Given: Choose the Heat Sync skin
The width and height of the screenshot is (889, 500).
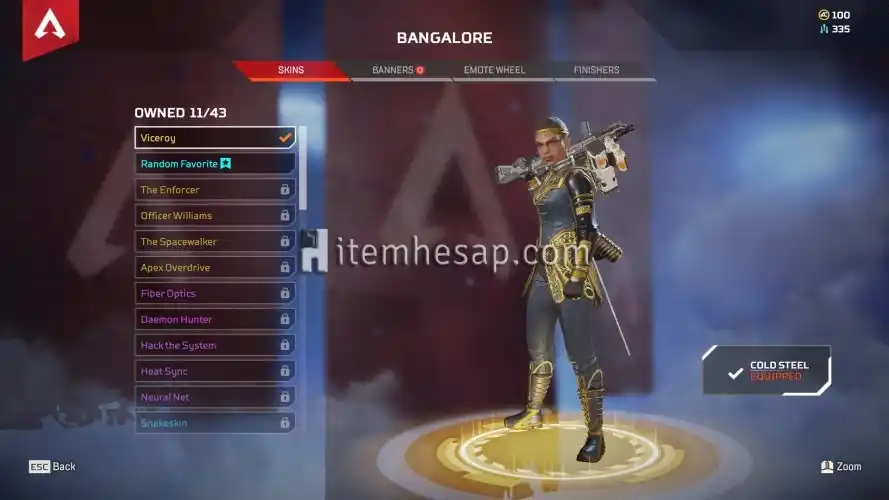Looking at the screenshot, I should (214, 372).
